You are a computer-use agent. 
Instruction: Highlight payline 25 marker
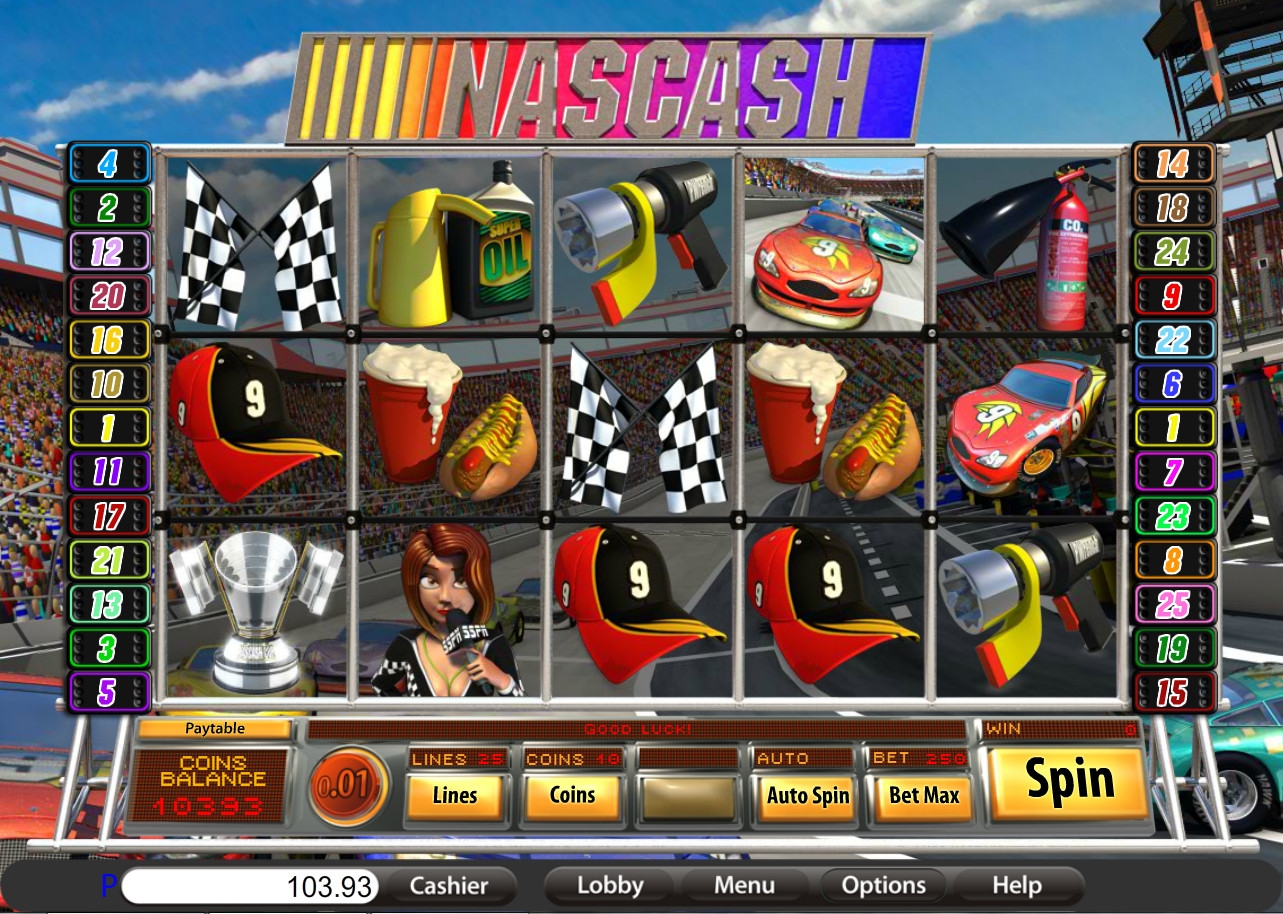[x=1172, y=604]
